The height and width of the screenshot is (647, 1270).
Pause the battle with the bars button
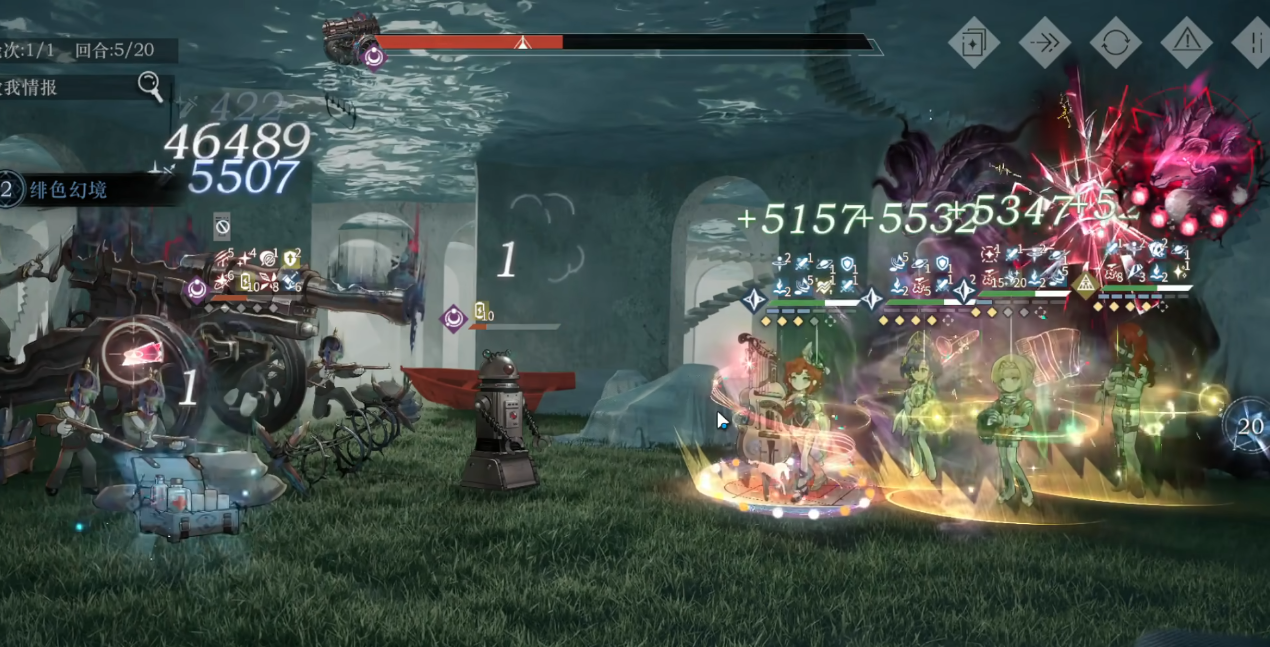tap(1252, 42)
